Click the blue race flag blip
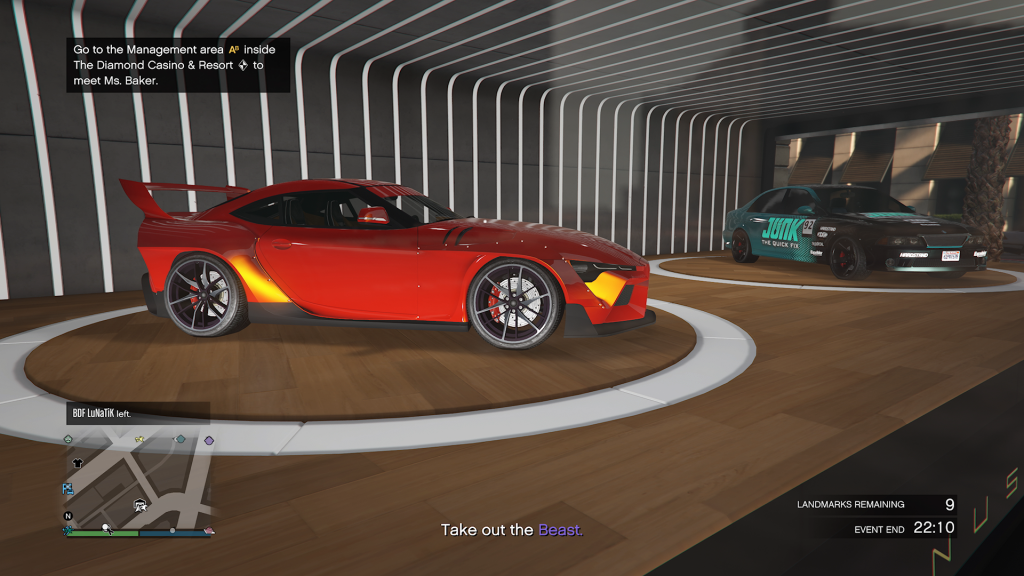The width and height of the screenshot is (1024, 576). (x=68, y=489)
